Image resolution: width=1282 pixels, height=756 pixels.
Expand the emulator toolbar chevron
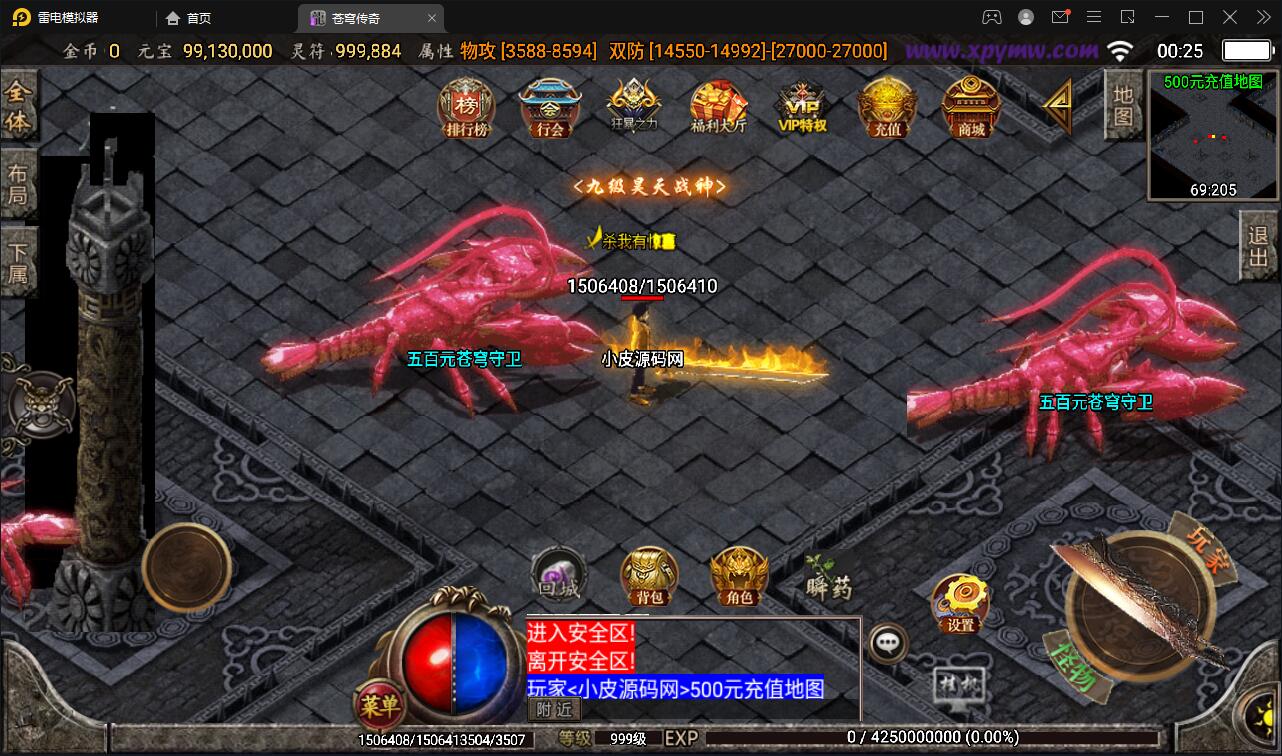[1262, 17]
